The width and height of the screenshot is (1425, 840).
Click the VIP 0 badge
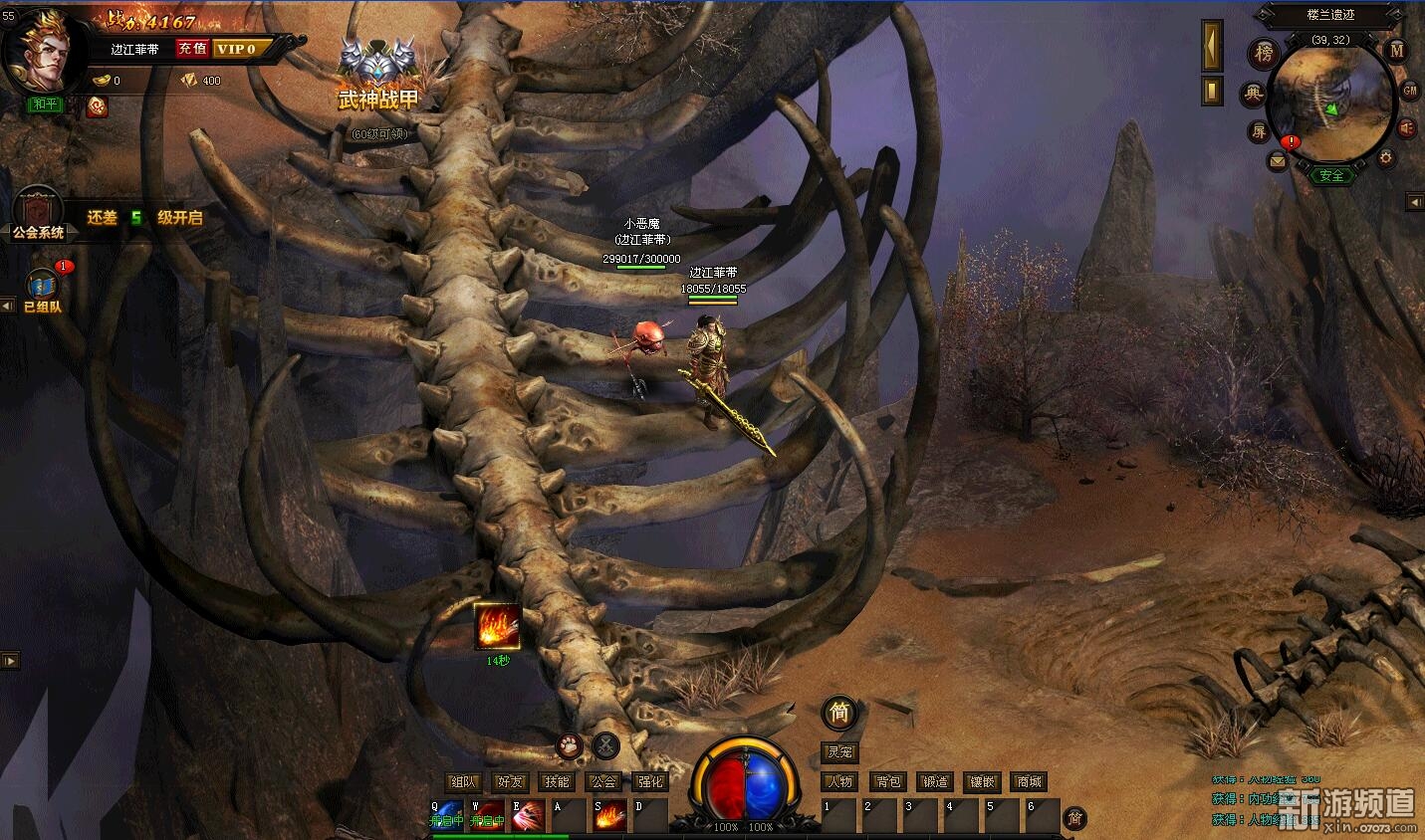(237, 49)
